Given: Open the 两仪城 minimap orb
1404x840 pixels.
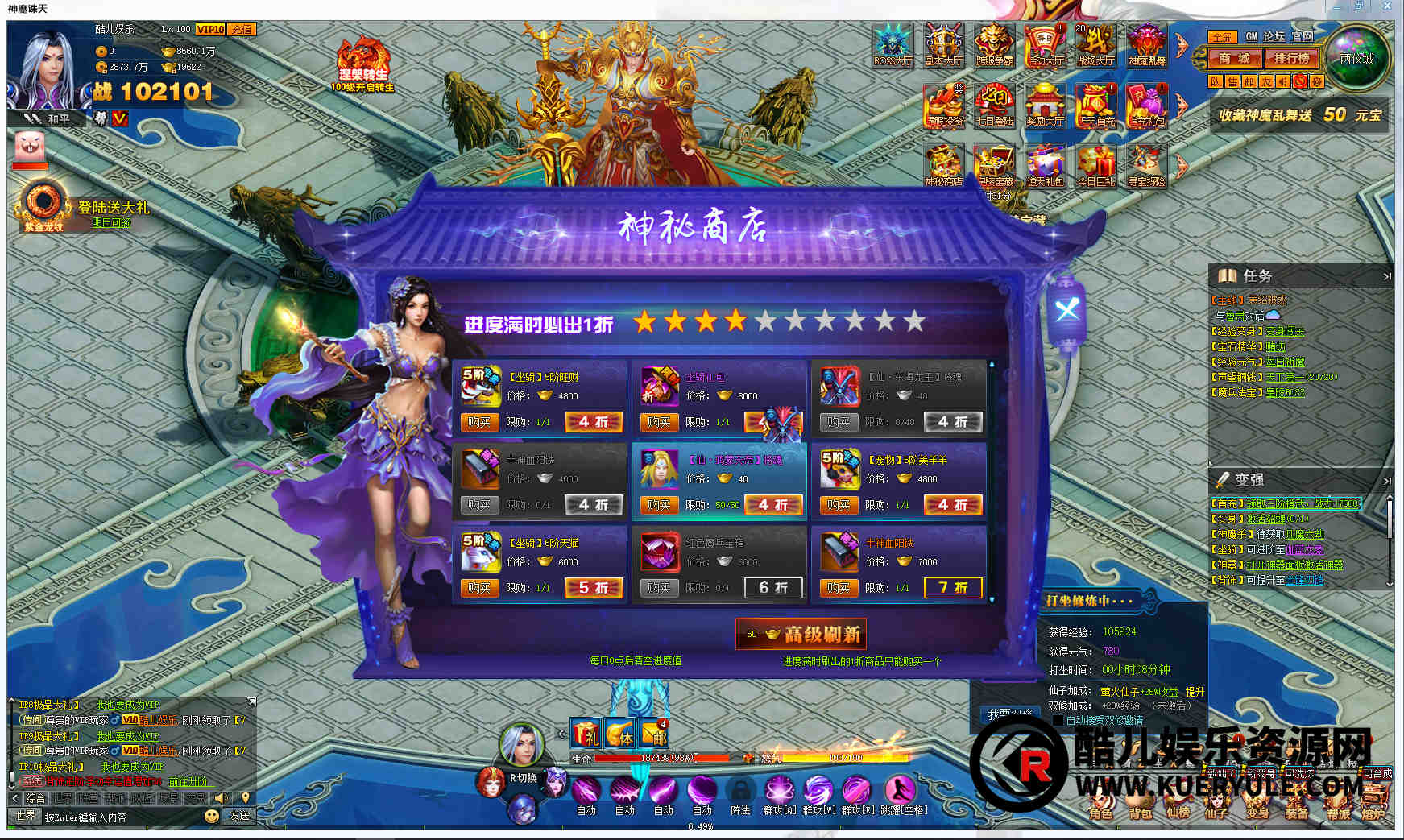Looking at the screenshot, I should pos(1357,58).
